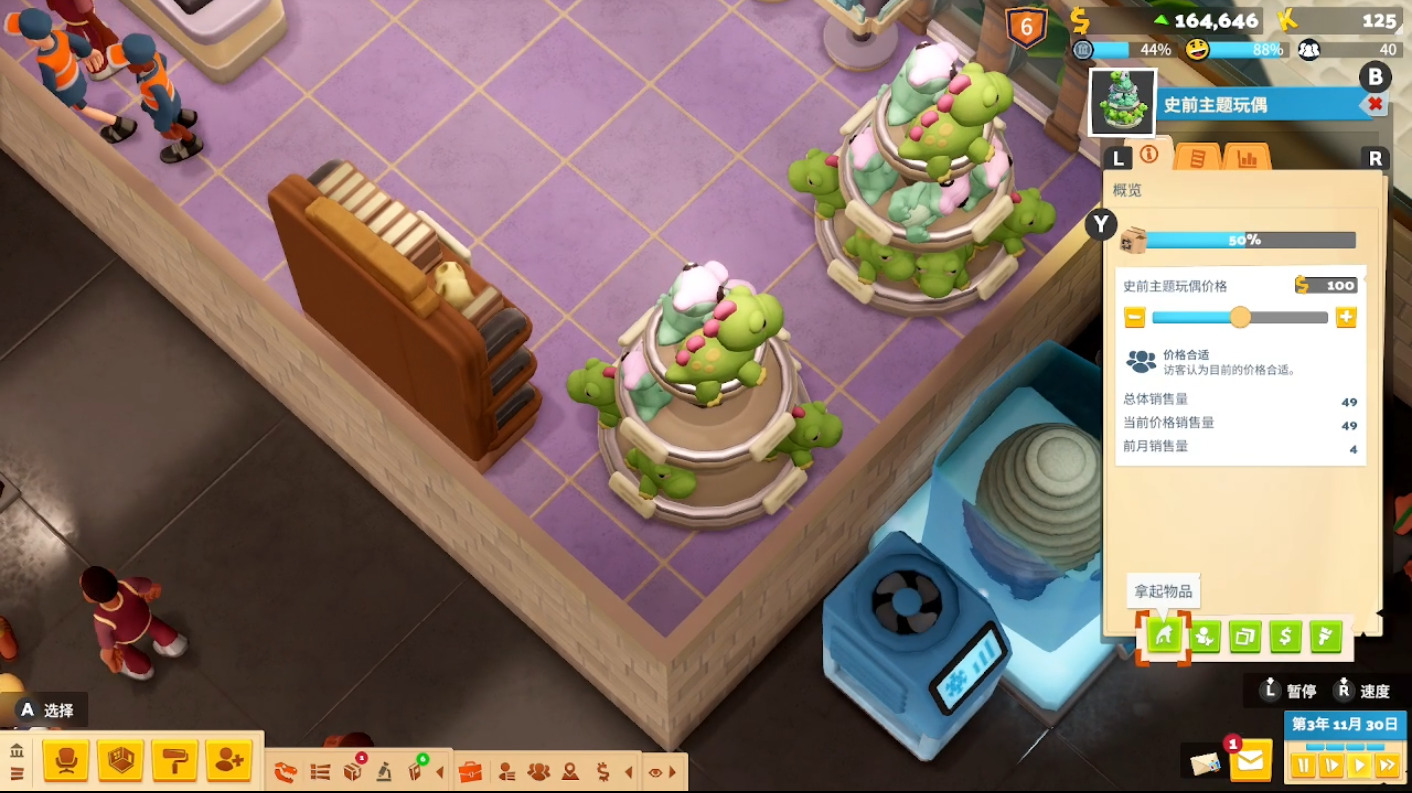Pause the game with the pause button

1303,765
